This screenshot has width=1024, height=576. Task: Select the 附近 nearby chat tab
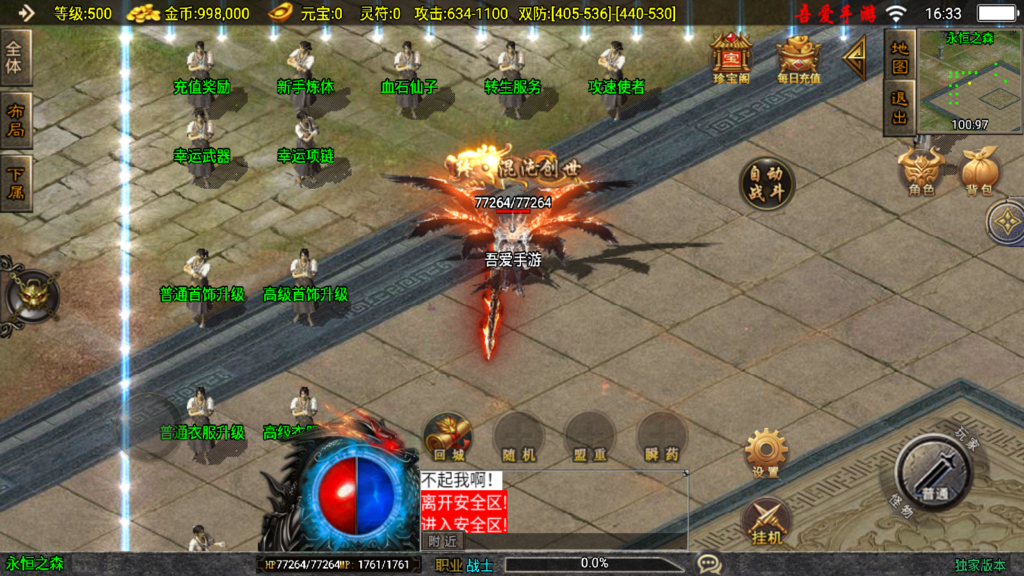click(x=442, y=541)
